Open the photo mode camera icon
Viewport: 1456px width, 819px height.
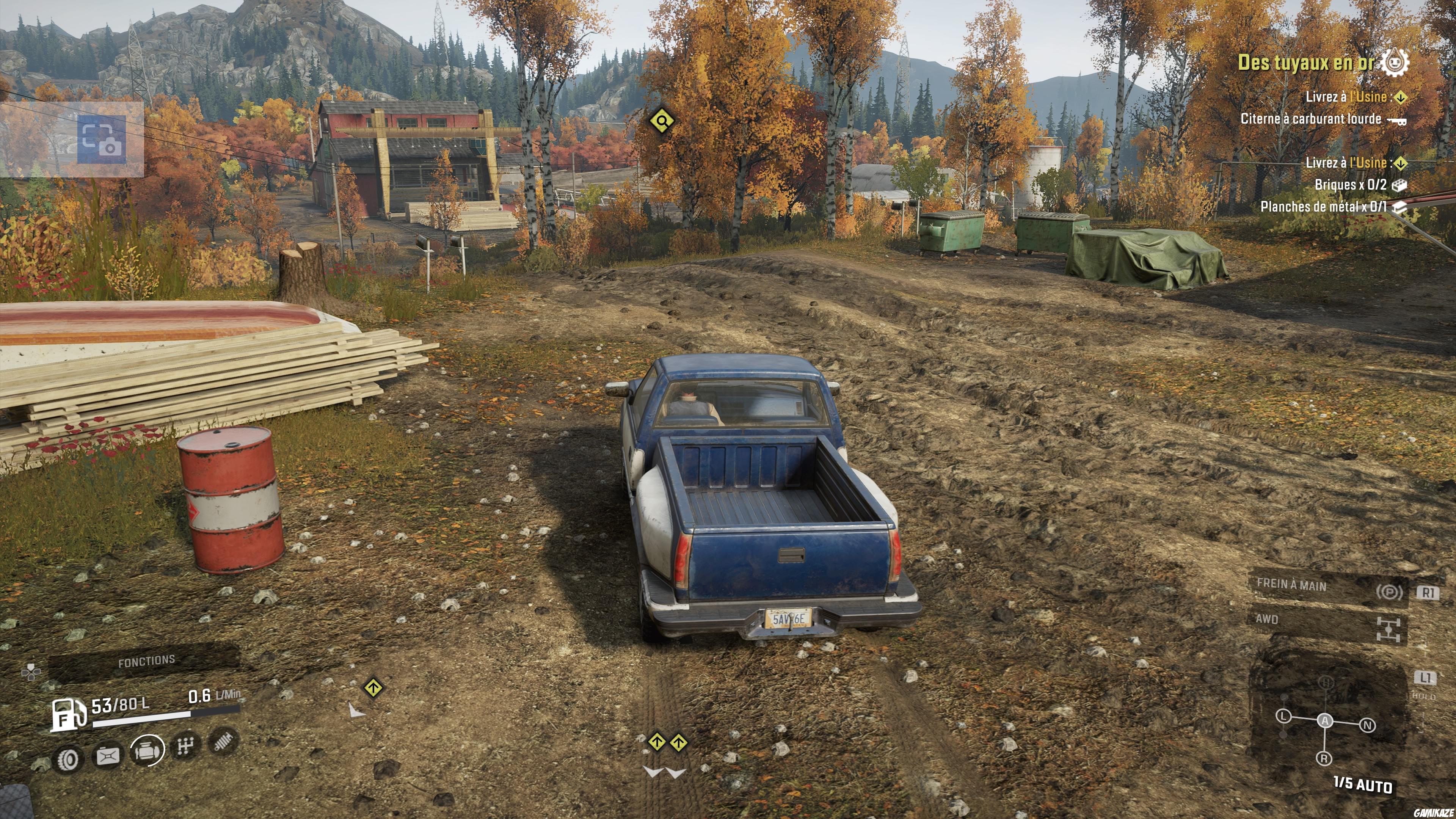click(x=102, y=139)
